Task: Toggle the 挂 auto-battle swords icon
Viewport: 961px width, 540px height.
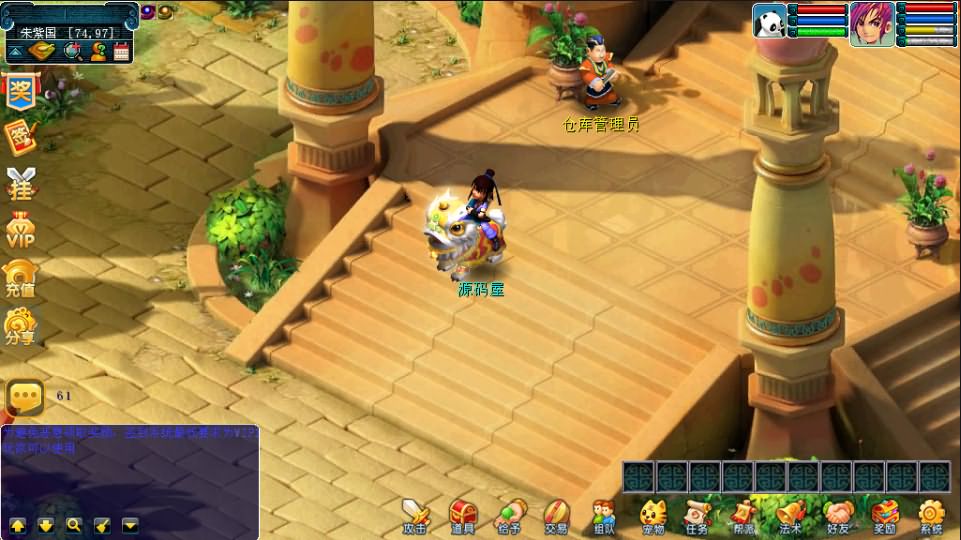Action: click(20, 183)
